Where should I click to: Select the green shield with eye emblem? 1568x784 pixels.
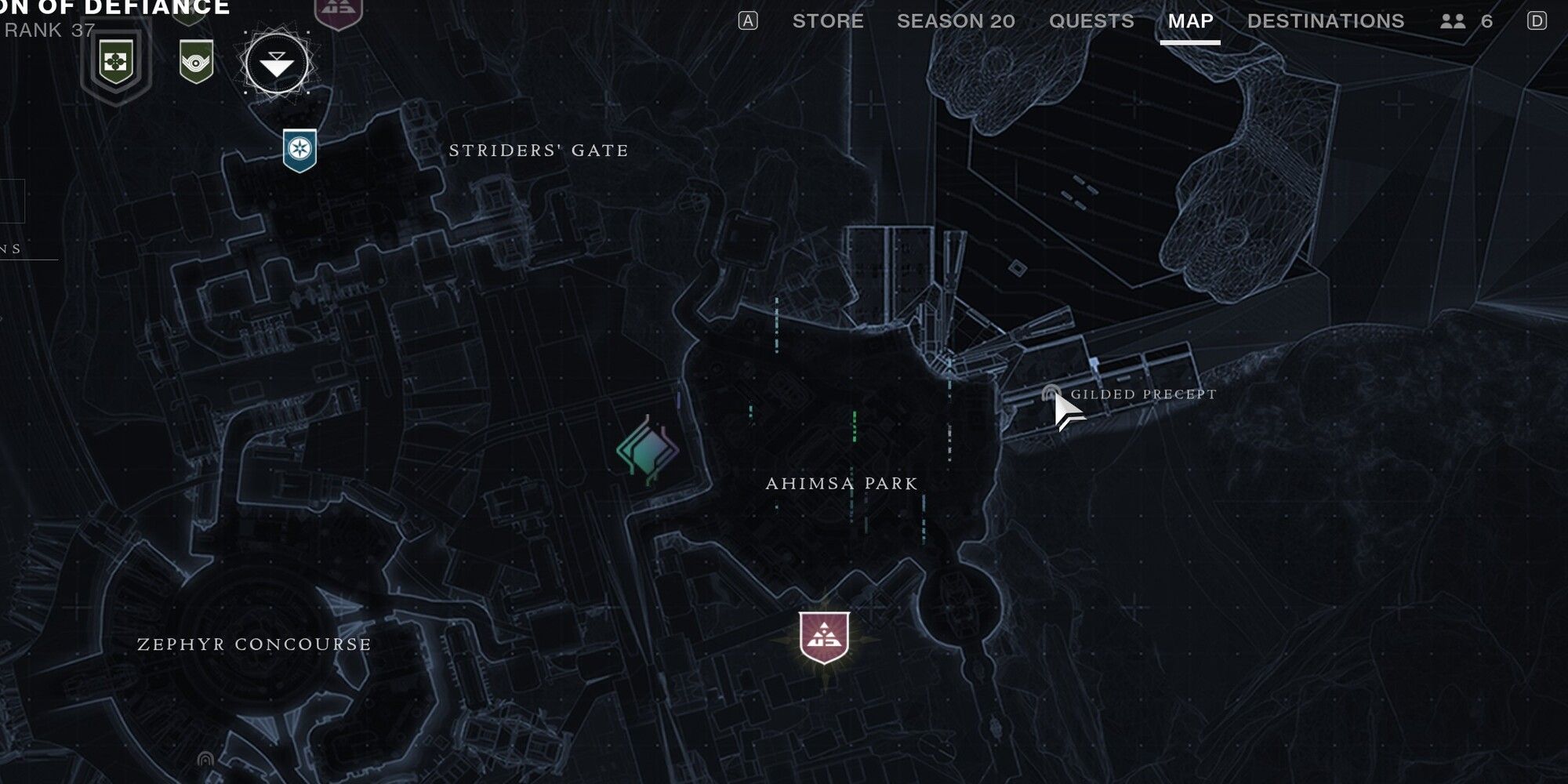pos(196,62)
